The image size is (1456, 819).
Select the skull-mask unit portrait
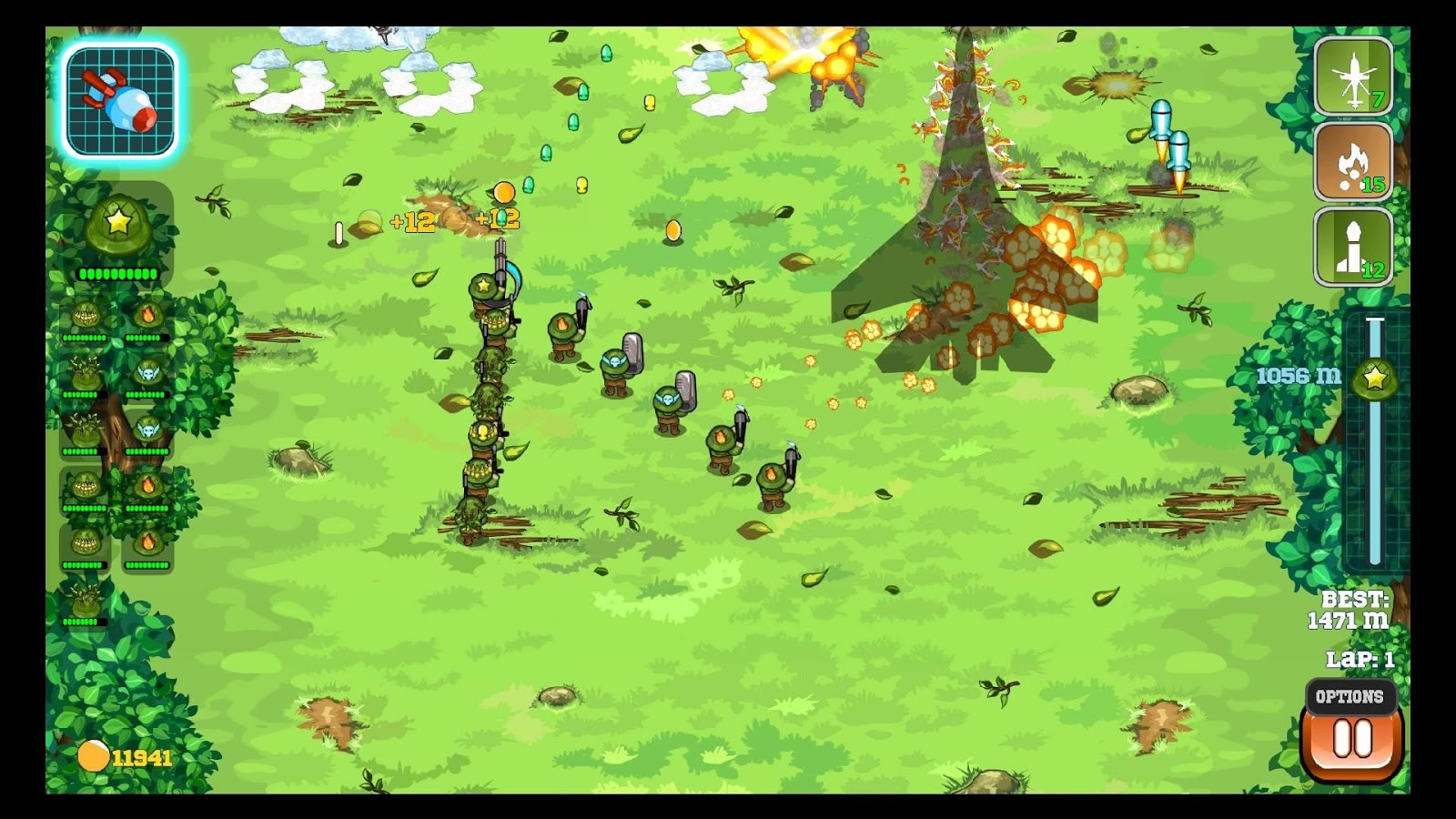[147, 374]
